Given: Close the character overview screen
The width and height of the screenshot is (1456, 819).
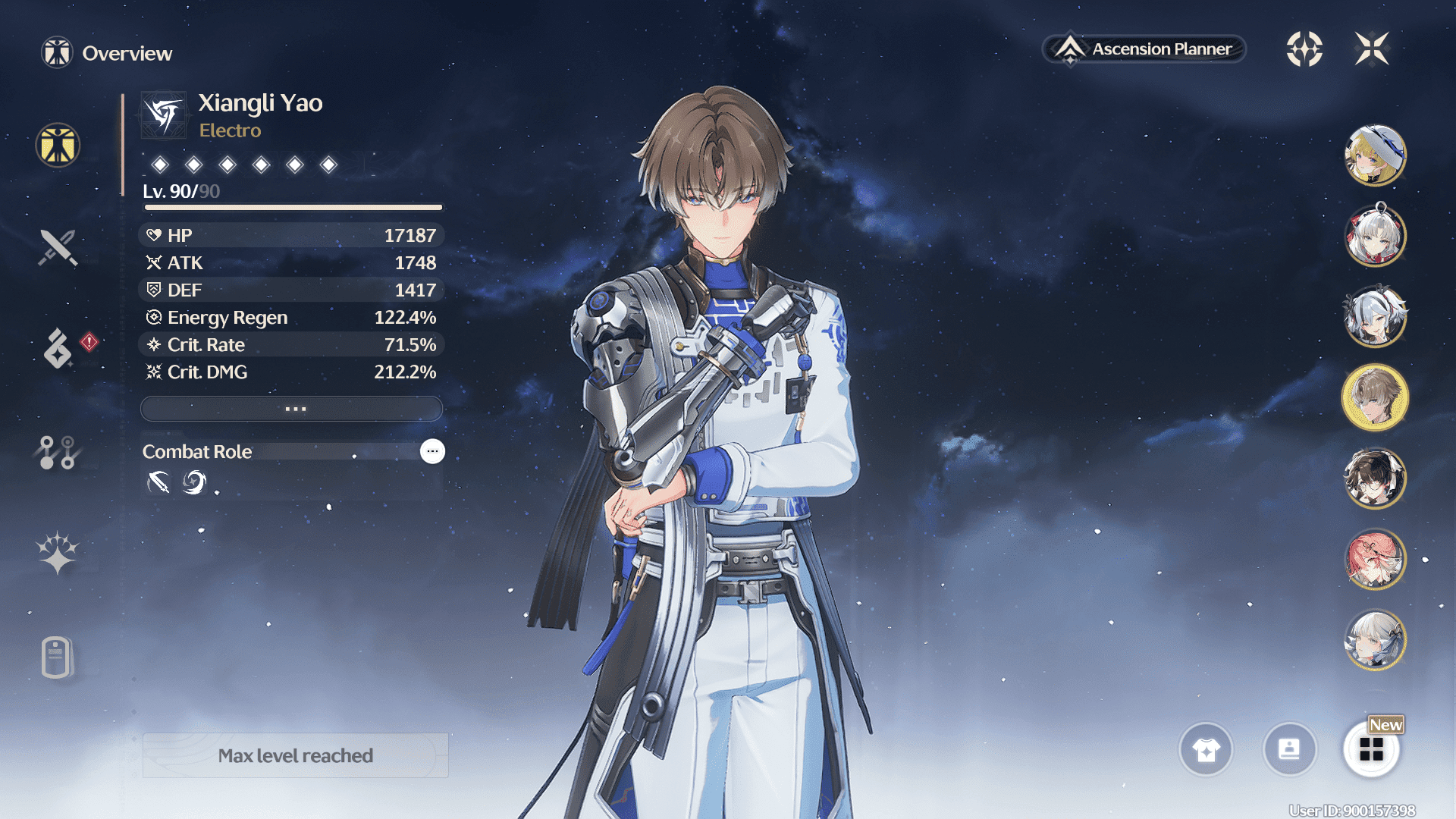Looking at the screenshot, I should coord(1372,49).
